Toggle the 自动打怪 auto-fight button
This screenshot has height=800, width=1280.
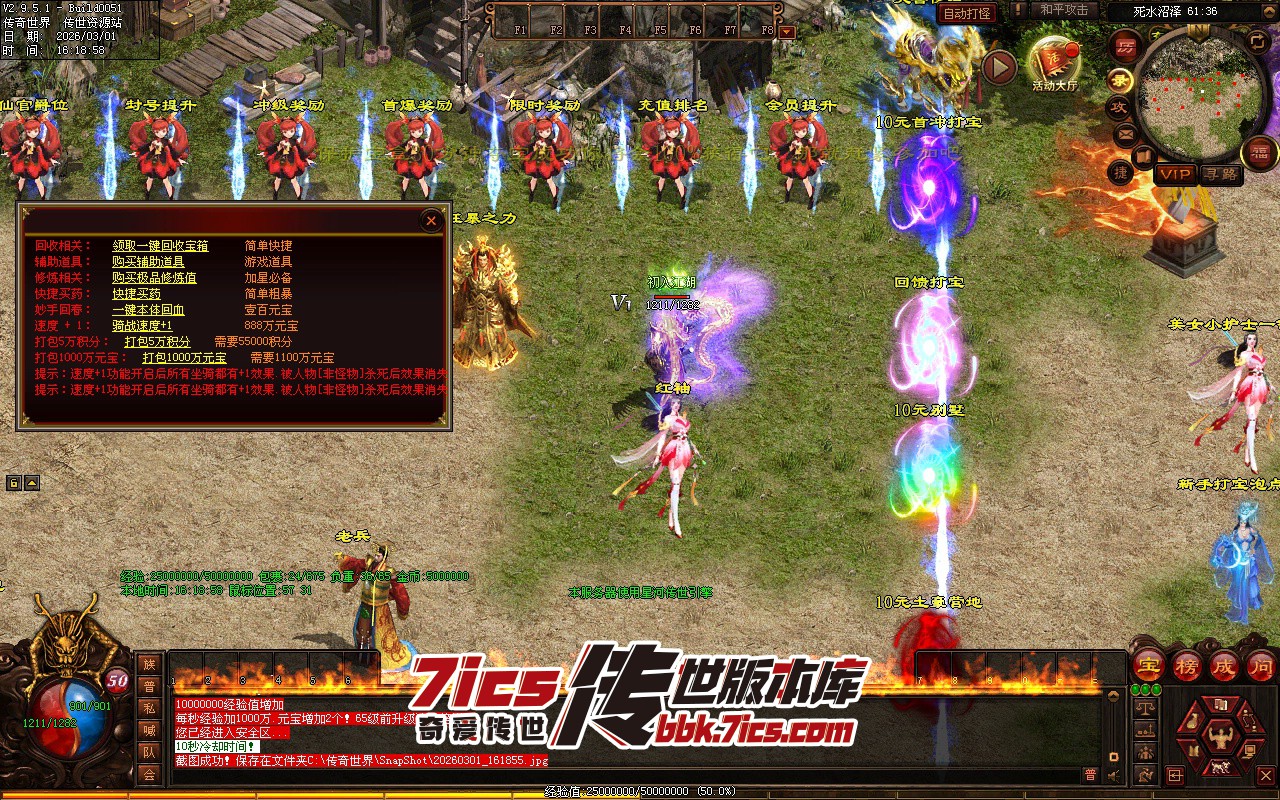coord(967,13)
